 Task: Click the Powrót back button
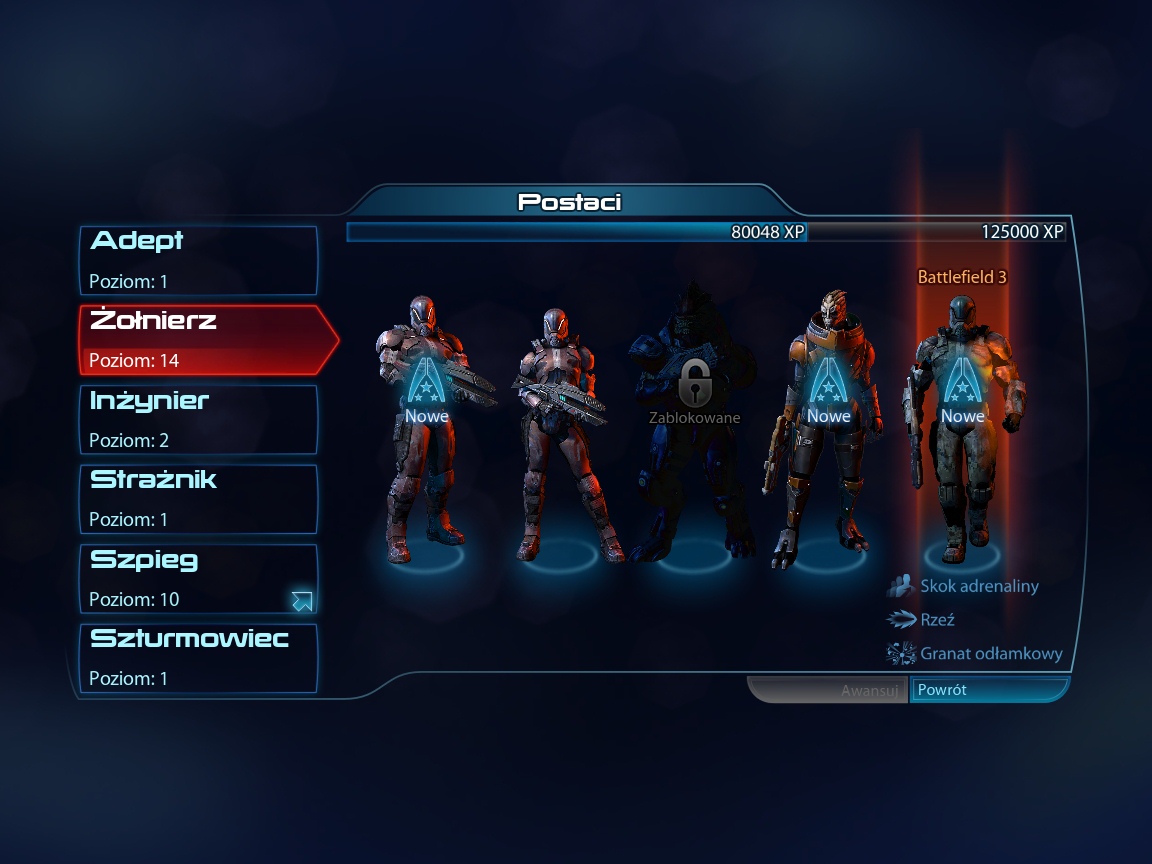click(x=988, y=690)
